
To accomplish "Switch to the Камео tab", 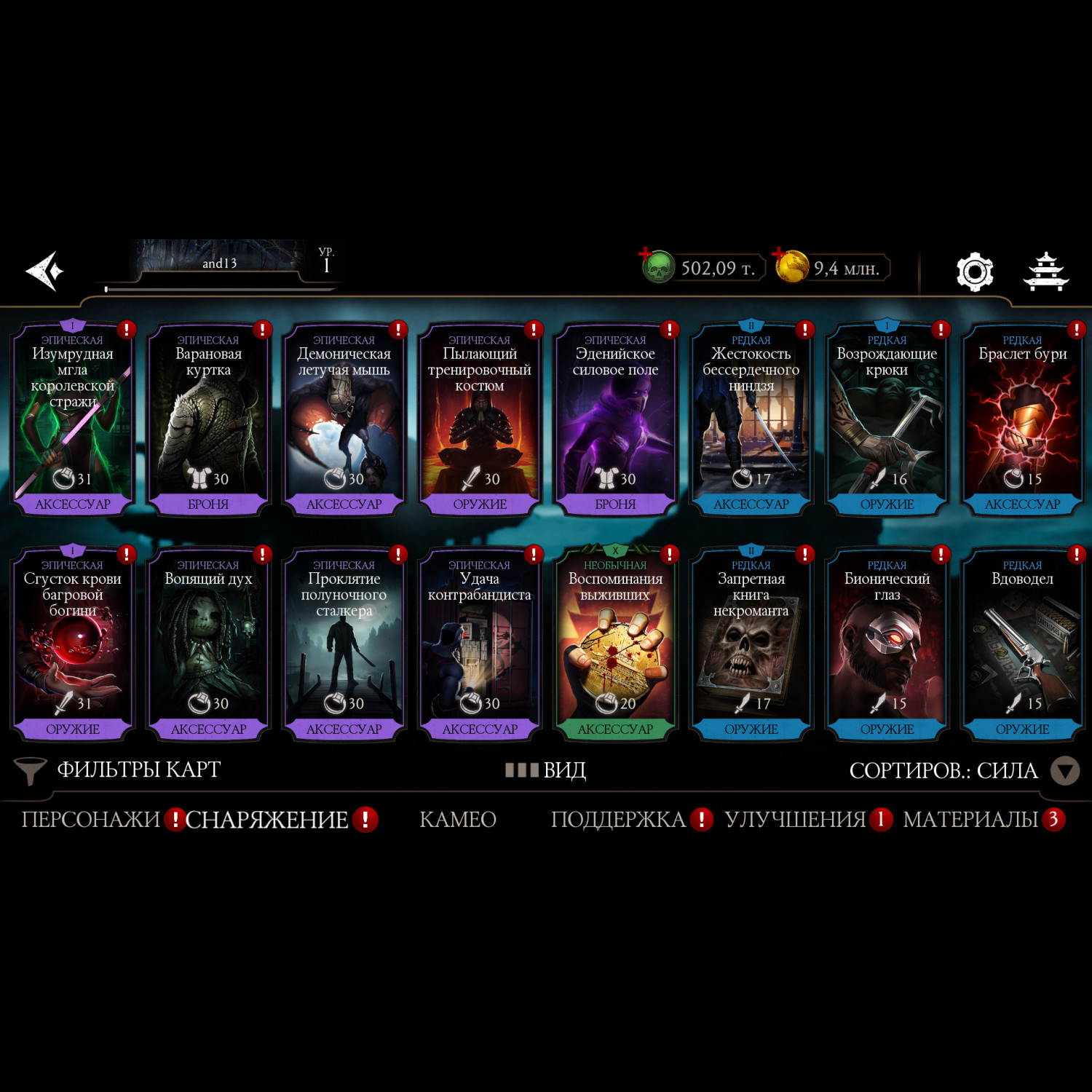I will coord(458,820).
